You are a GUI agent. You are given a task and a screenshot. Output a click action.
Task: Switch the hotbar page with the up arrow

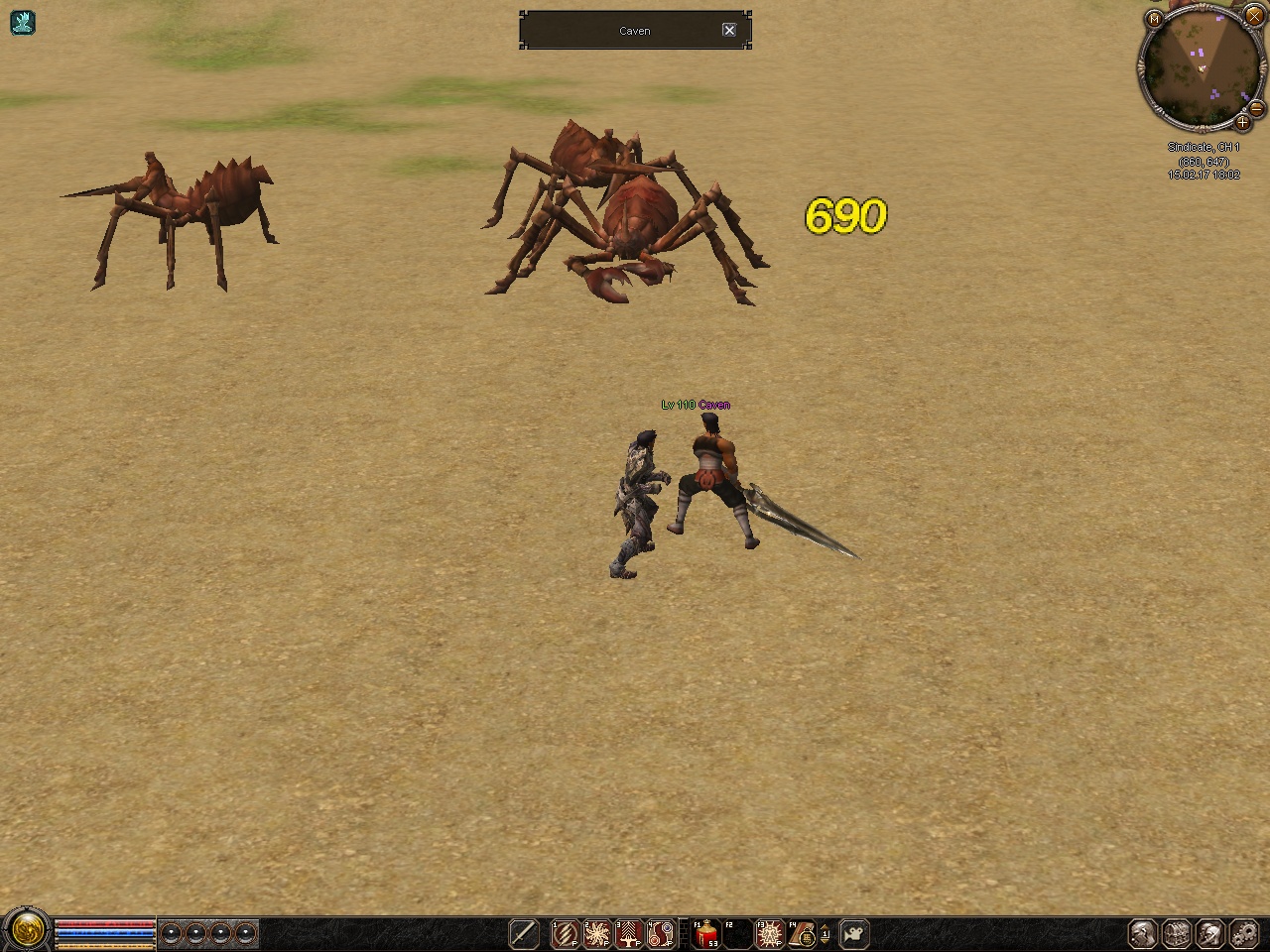825,926
